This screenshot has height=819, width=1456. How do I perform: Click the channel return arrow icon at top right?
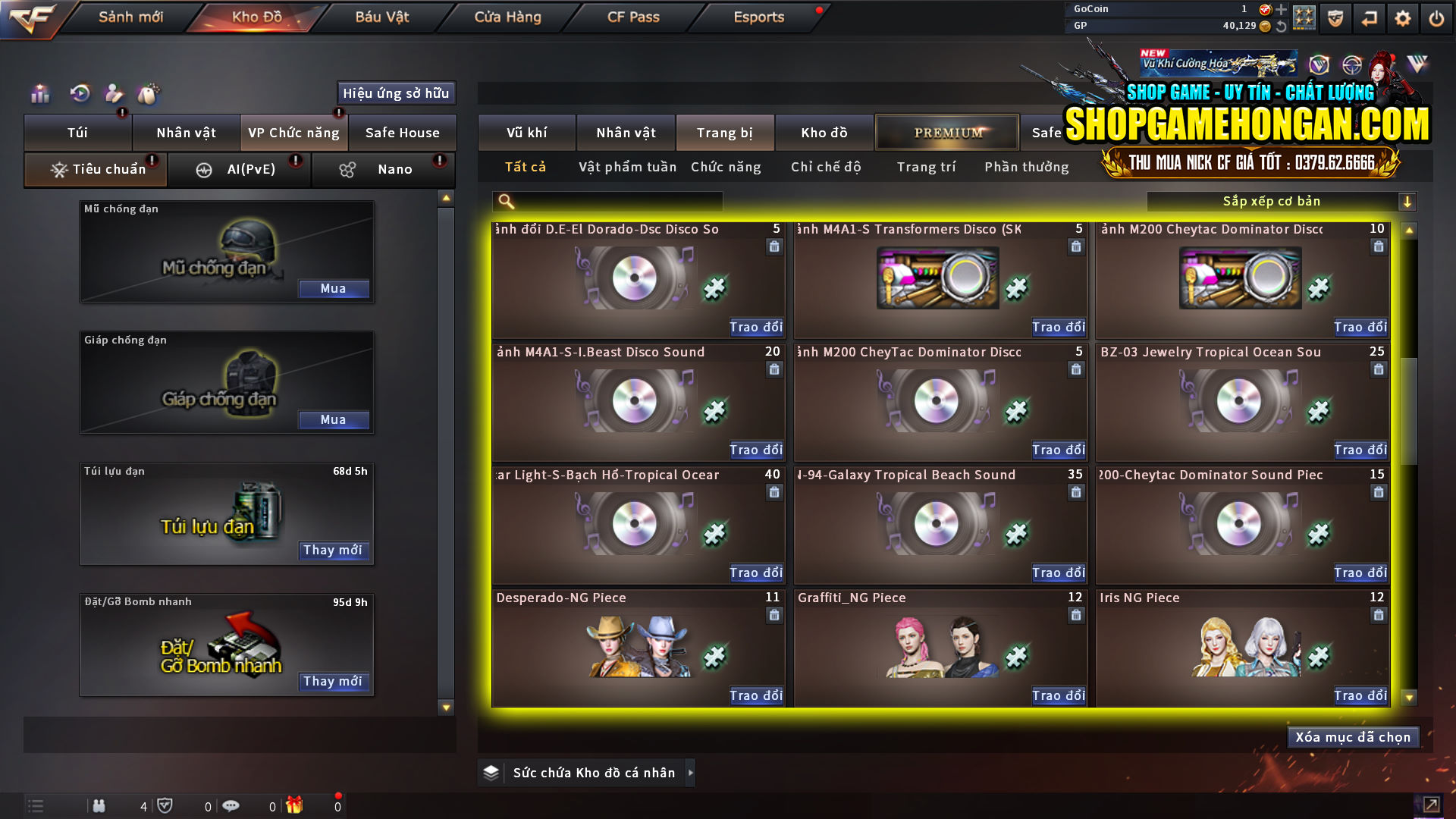coord(1369,17)
